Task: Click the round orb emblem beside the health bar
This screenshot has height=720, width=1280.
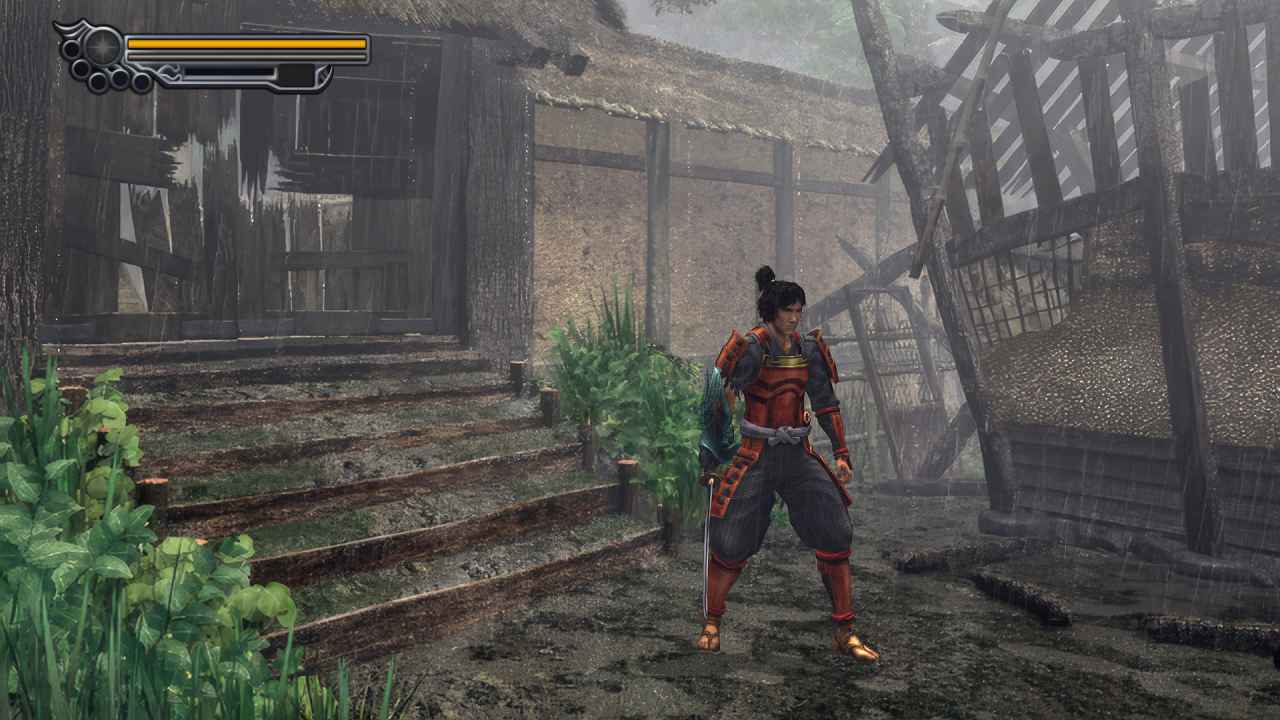Action: click(x=102, y=47)
